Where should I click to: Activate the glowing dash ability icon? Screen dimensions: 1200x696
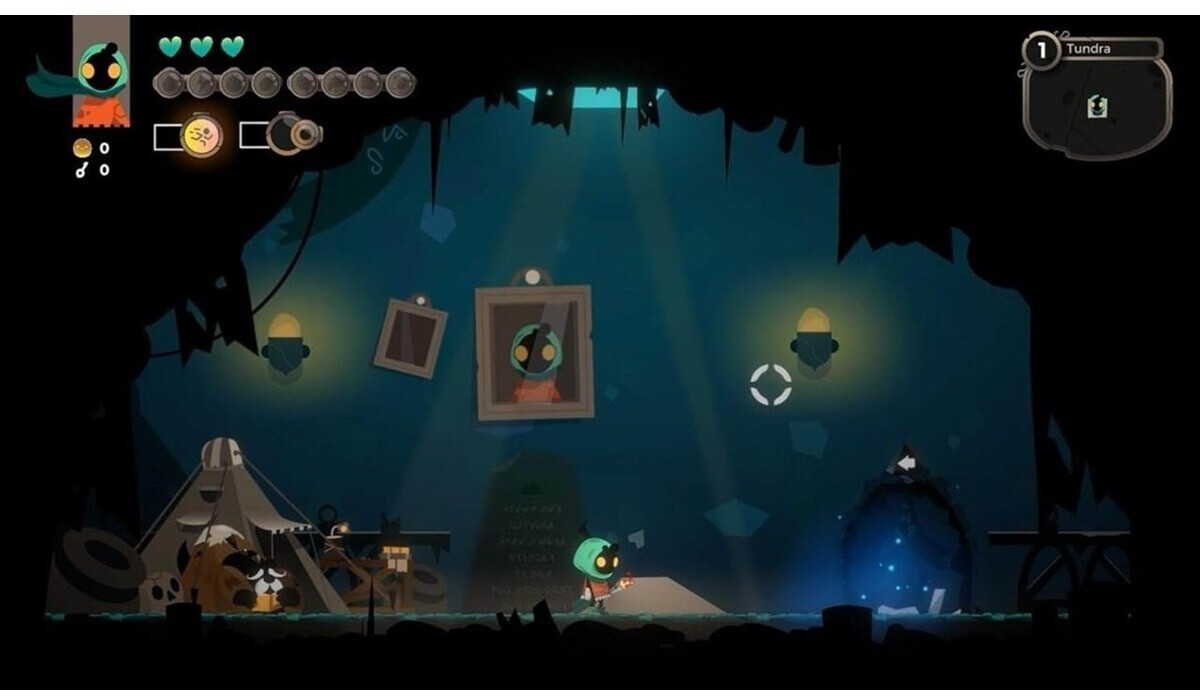click(x=202, y=136)
